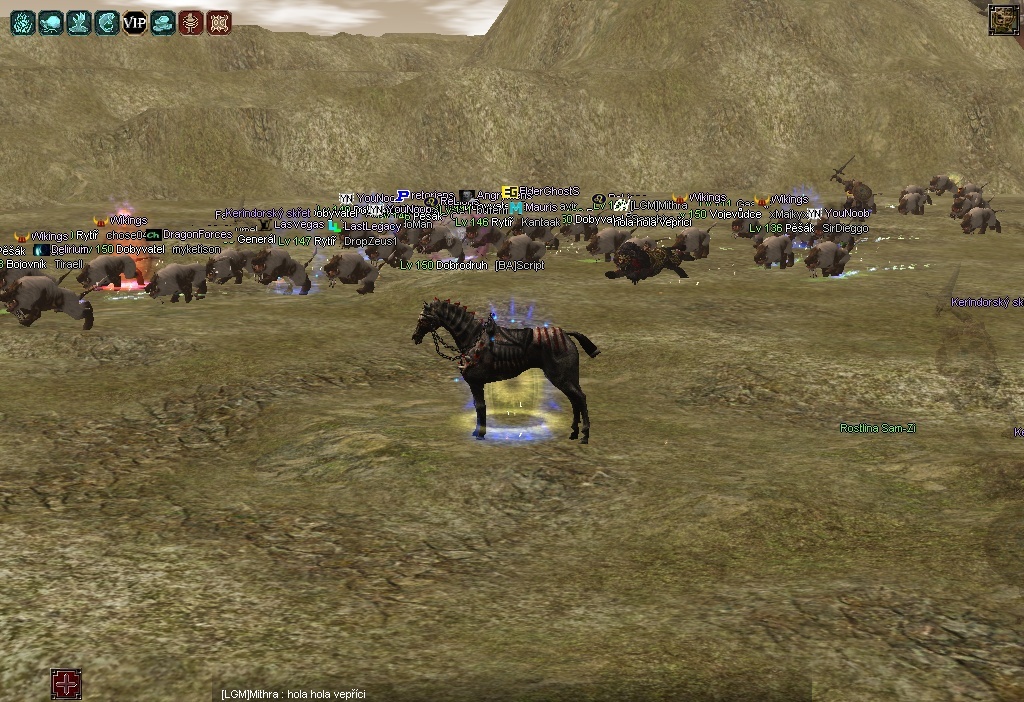Open the VIP status icon
The width and height of the screenshot is (1024, 702).
134,23
